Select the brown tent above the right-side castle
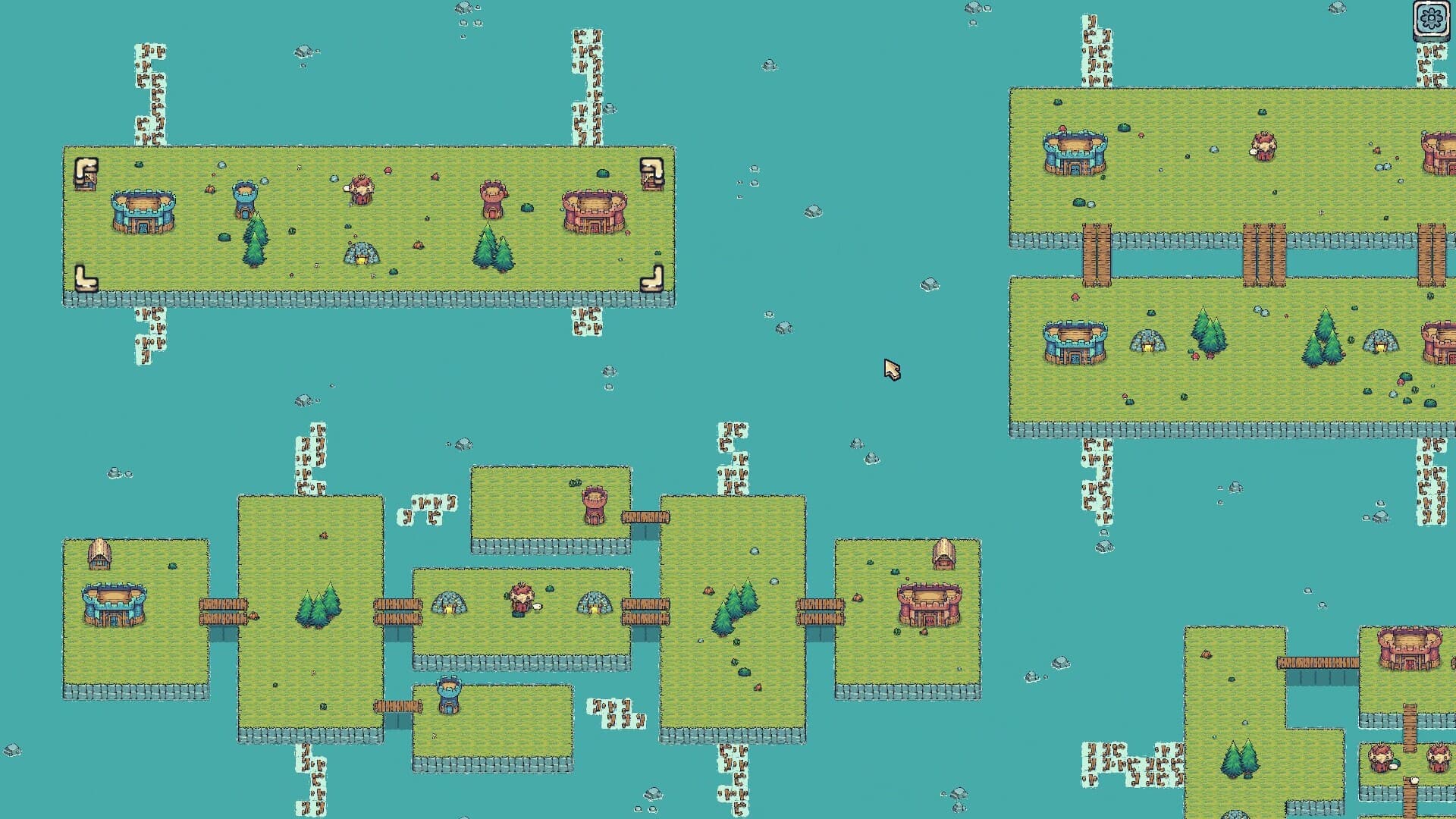Screen dimensions: 1456x819 [x=945, y=557]
